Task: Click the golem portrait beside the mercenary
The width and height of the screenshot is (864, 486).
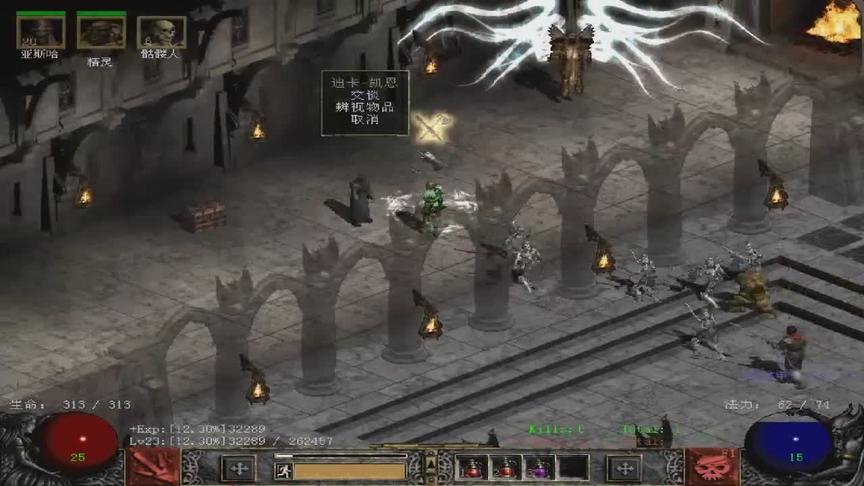Action: click(101, 32)
